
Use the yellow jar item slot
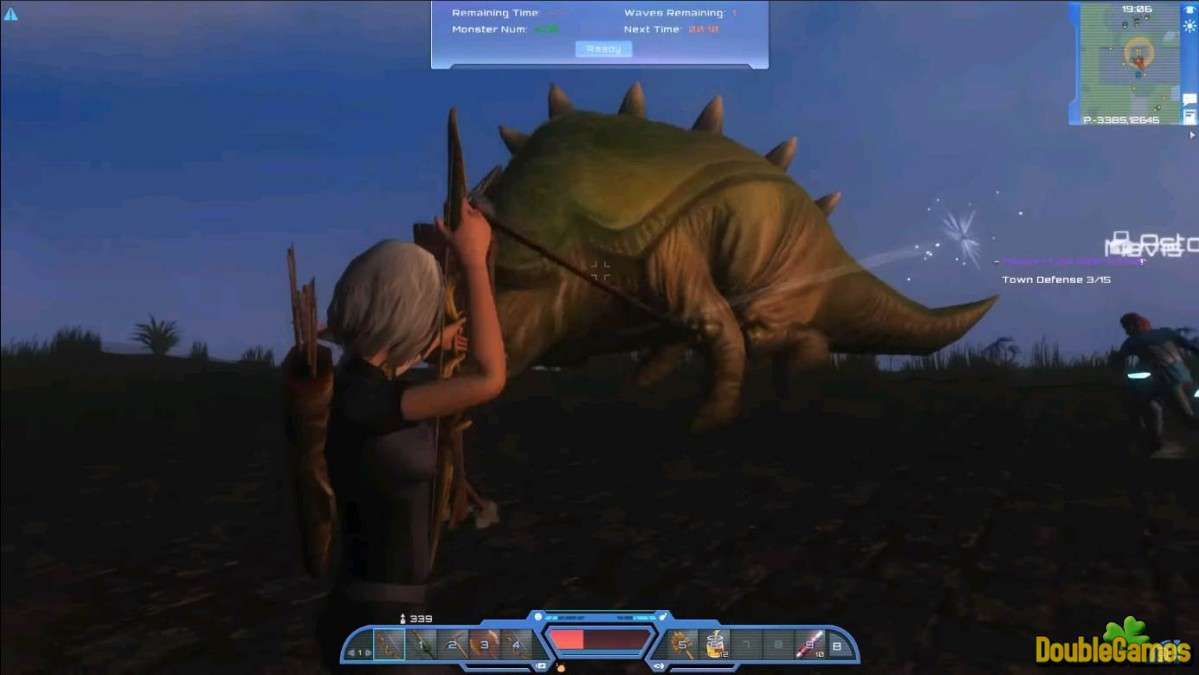(x=715, y=645)
